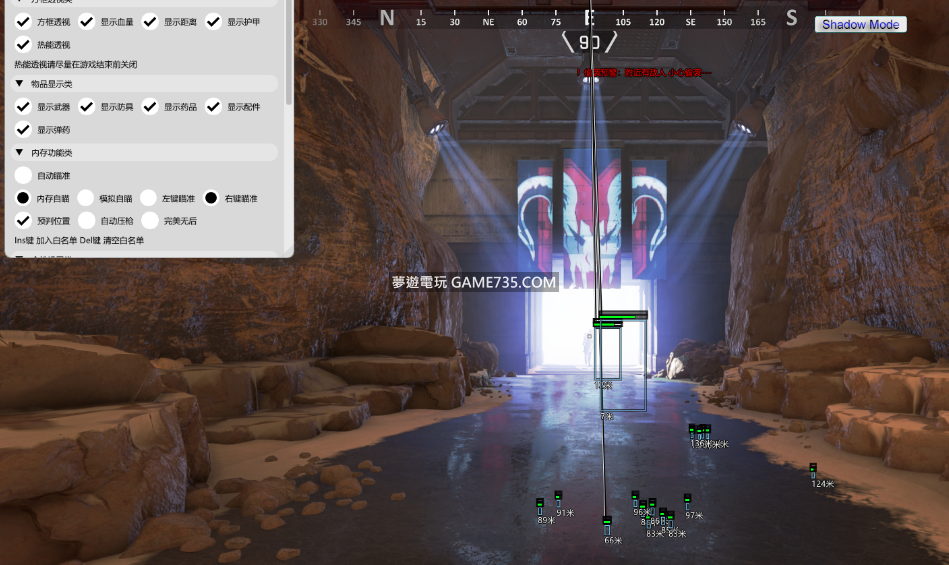Uncheck the 显示武器 option
Screen dimensions: 949x565
pyautogui.click(x=23, y=106)
